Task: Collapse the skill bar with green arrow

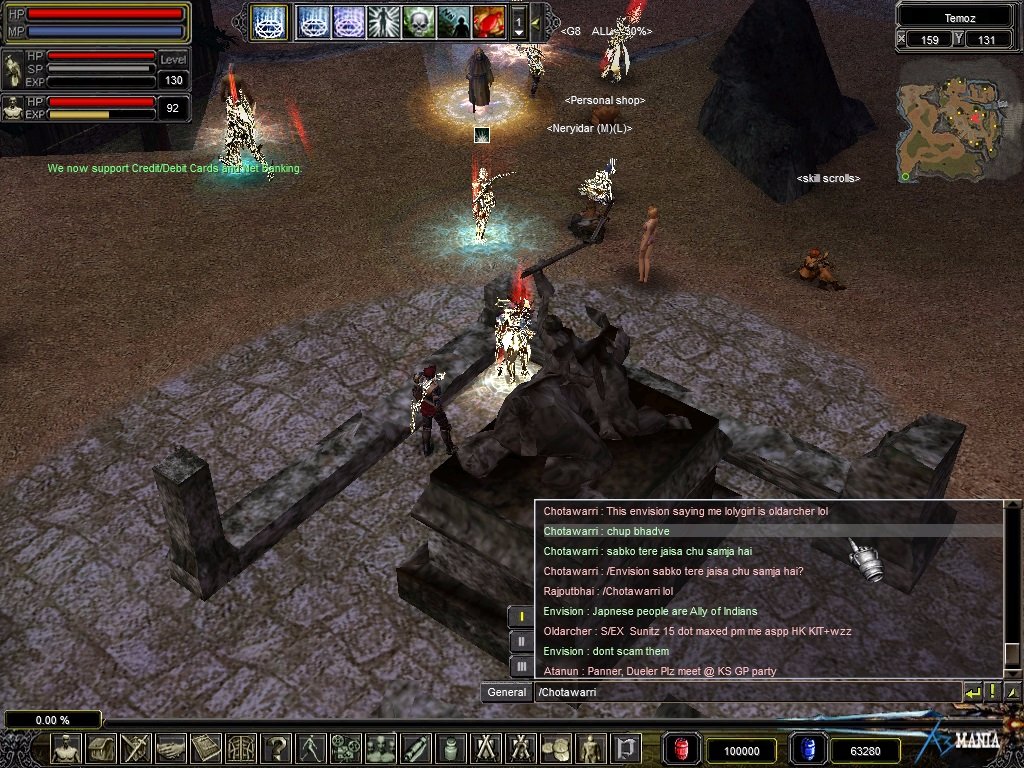Action: point(536,21)
